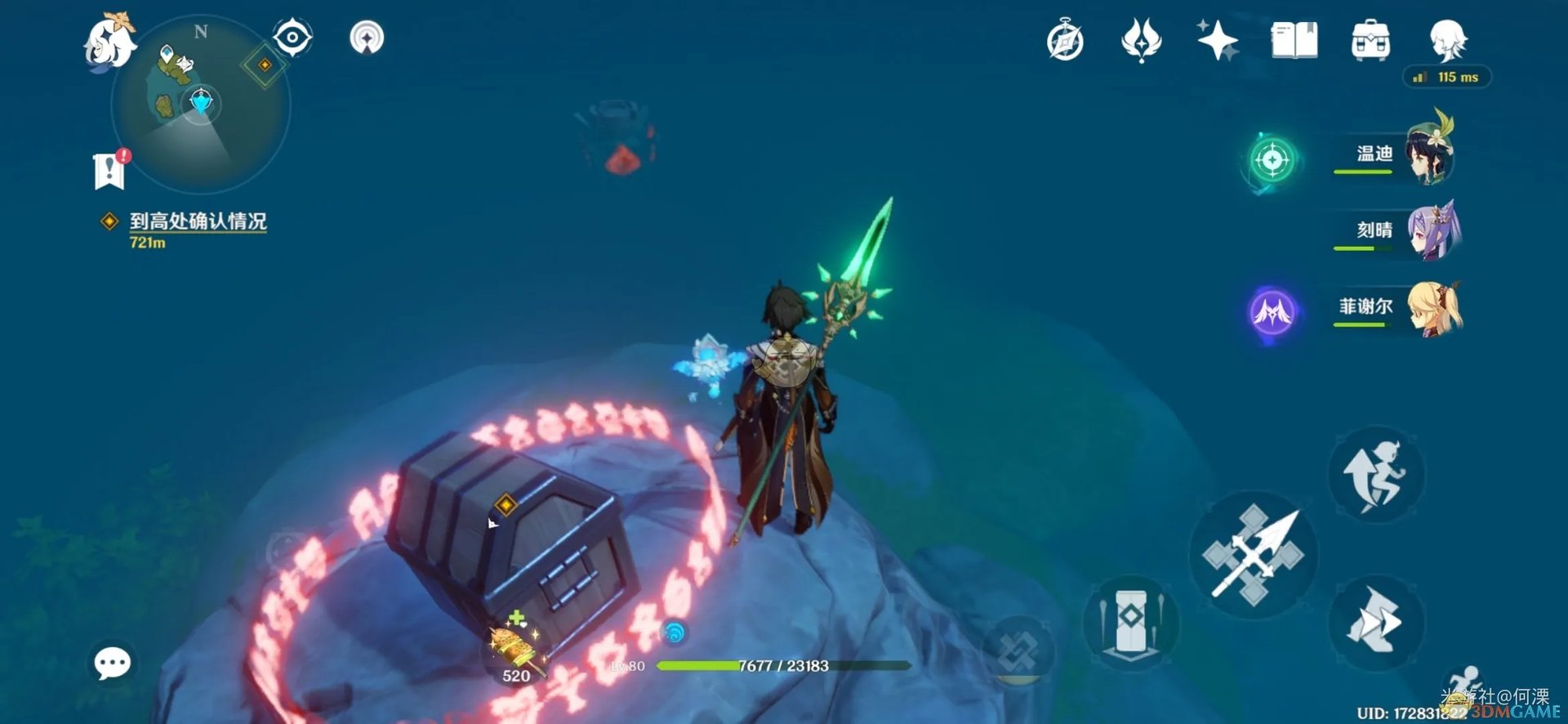This screenshot has height=724, width=1568.
Task: Switch to party member 温迪
Action: (1395, 154)
